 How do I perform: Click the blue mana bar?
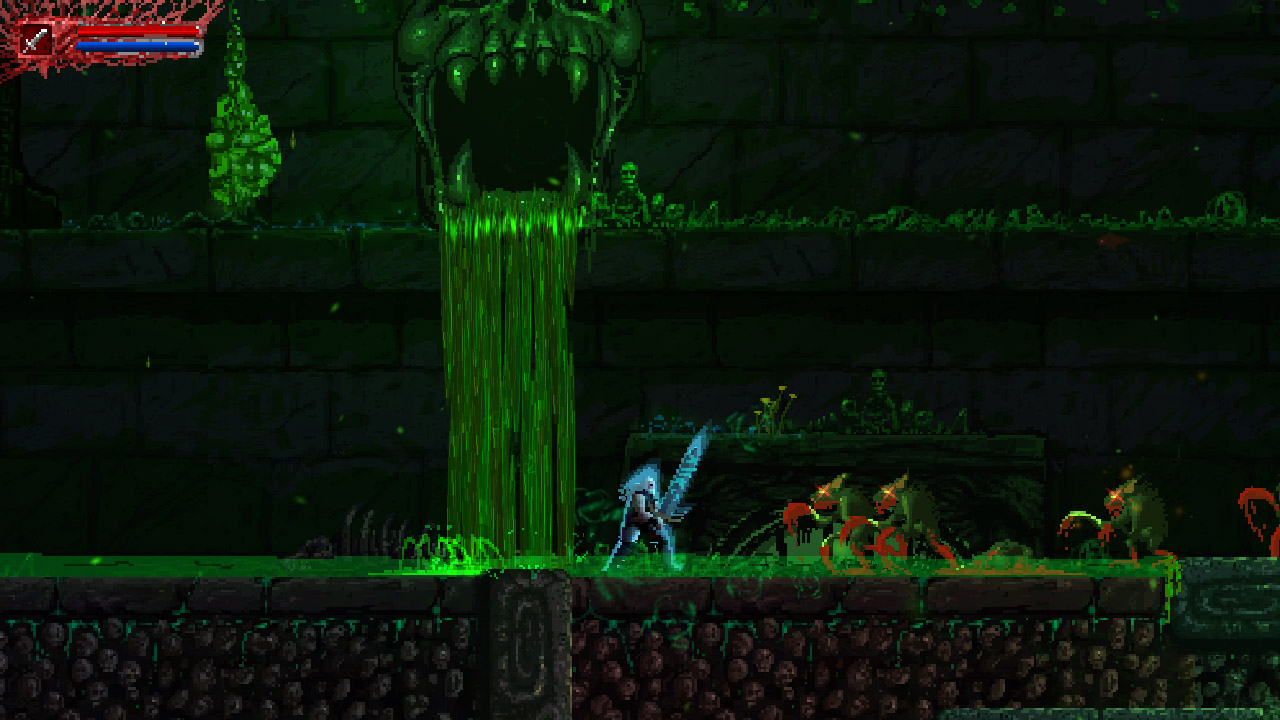(135, 45)
